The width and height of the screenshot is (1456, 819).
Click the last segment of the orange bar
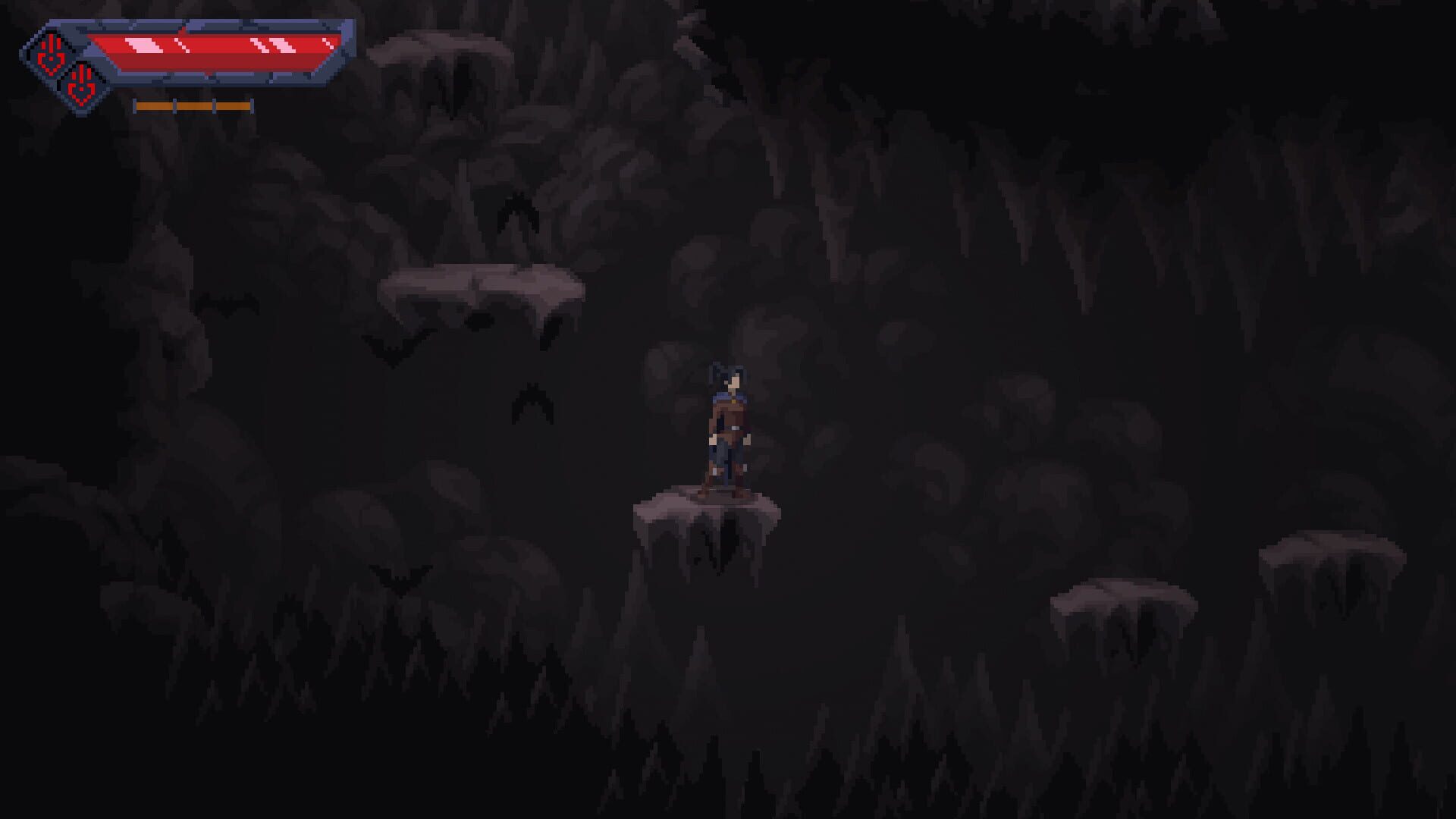pos(231,106)
